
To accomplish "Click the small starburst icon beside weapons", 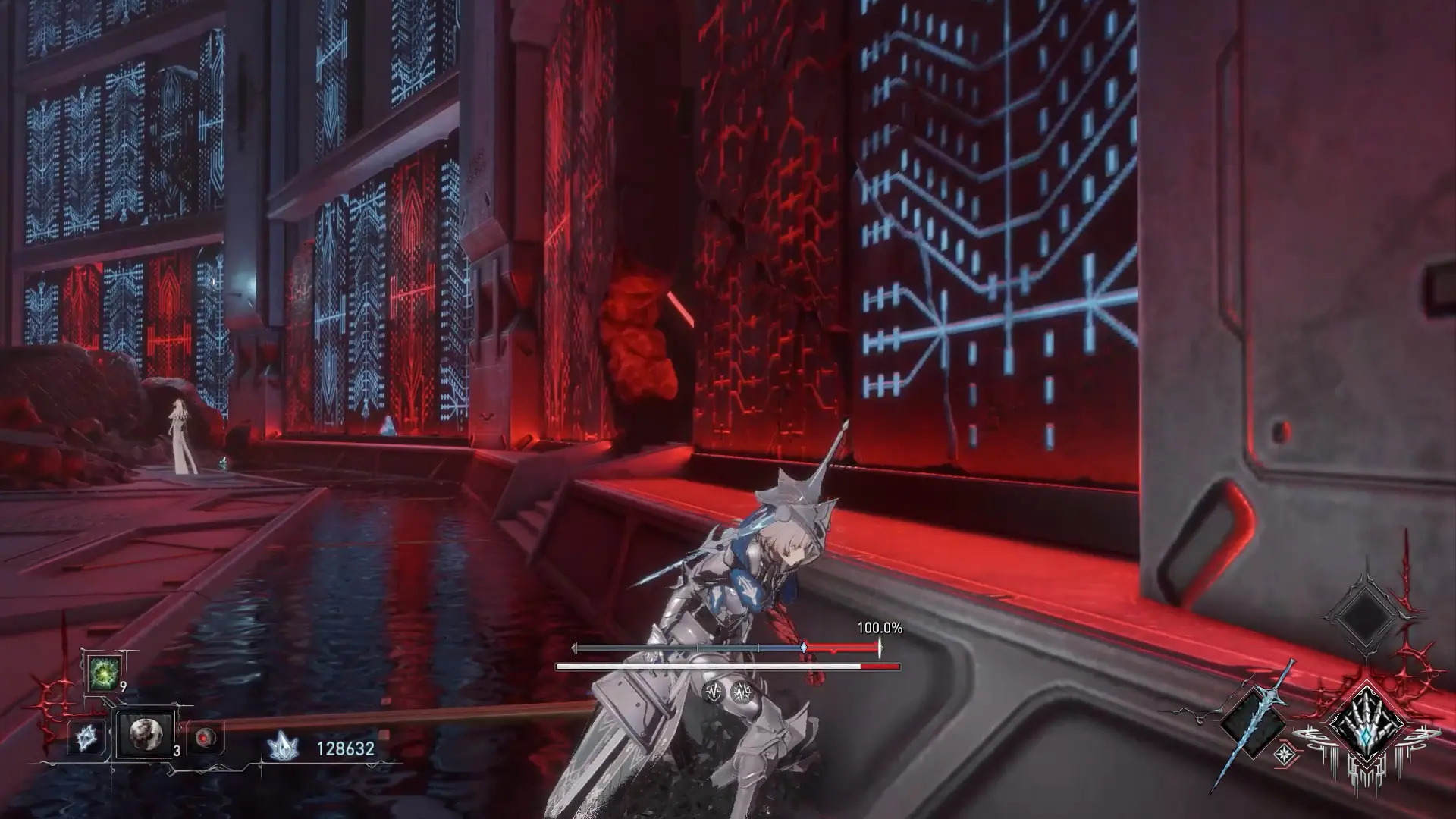I will coord(1284,753).
